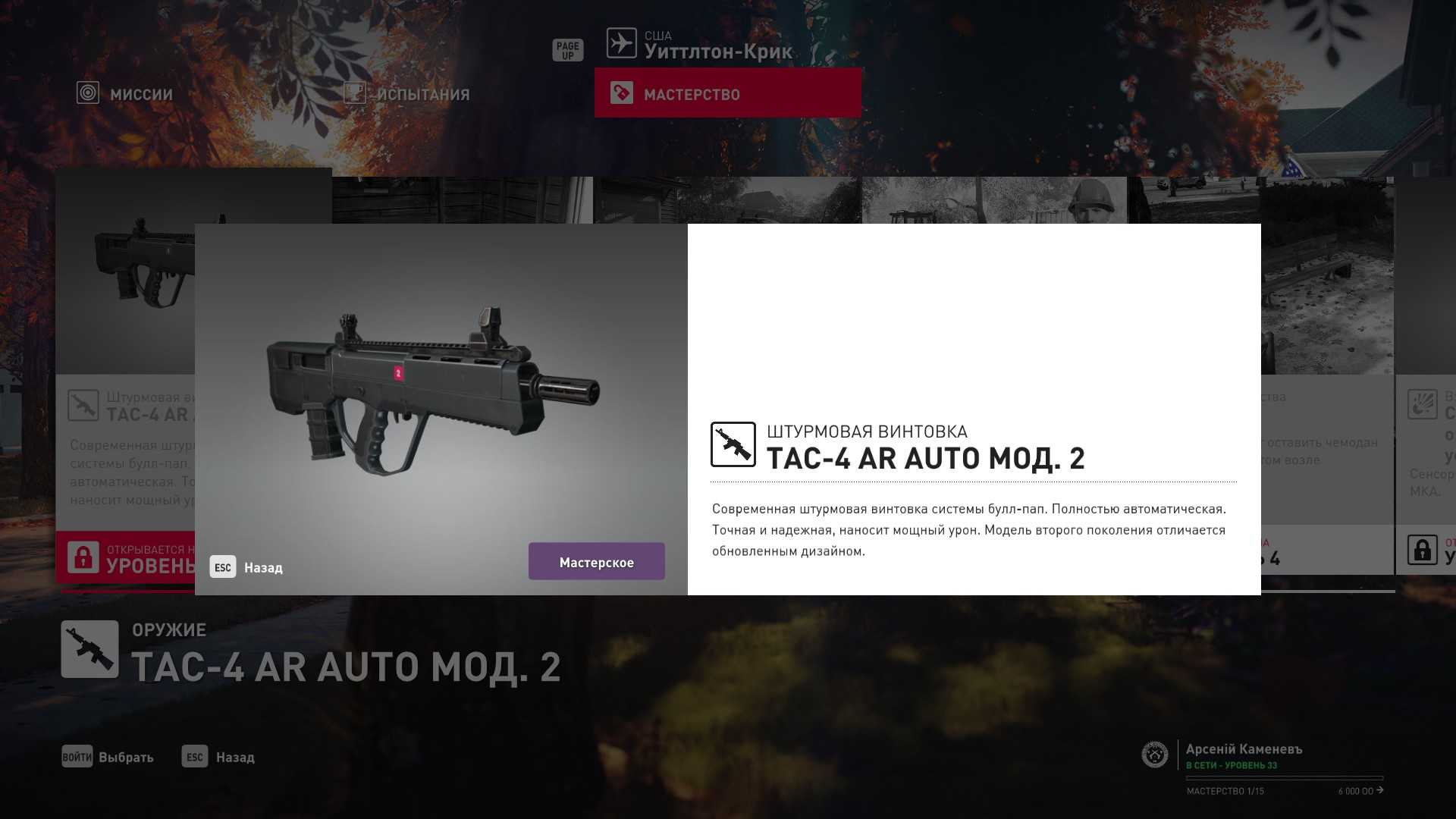1456x819 pixels.
Task: Click the Мастерское purple button
Action: tap(596, 562)
